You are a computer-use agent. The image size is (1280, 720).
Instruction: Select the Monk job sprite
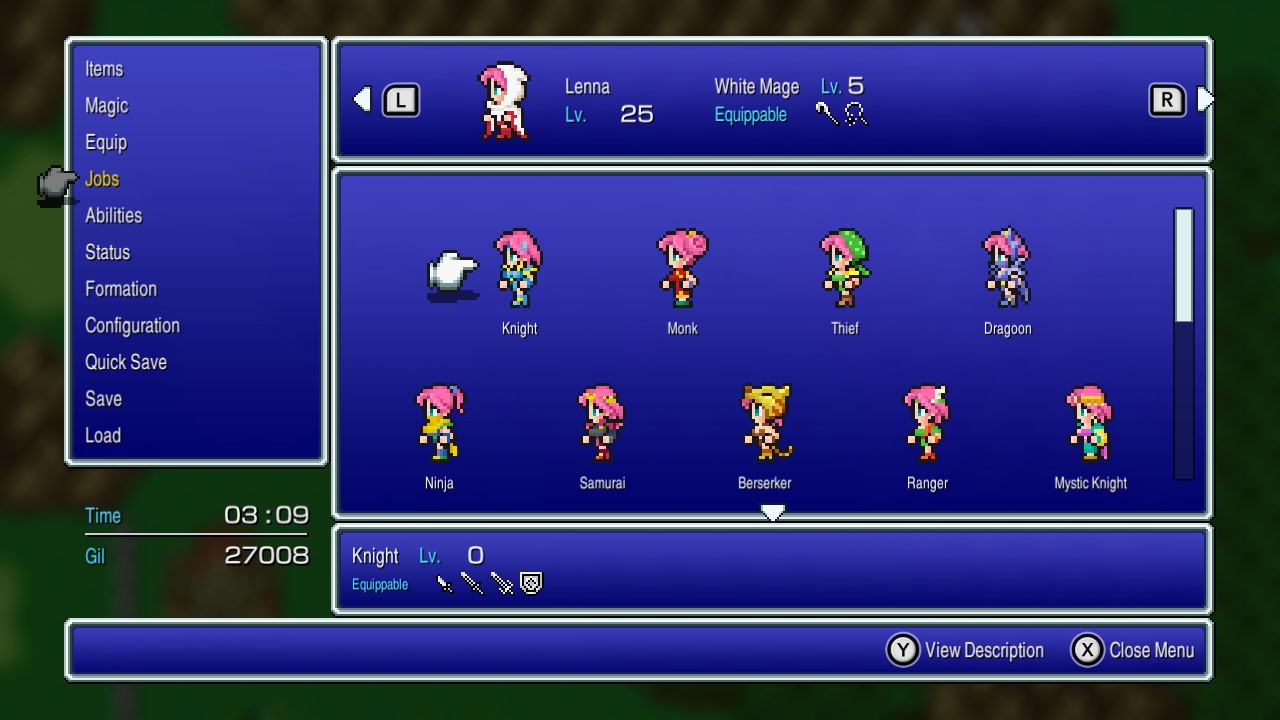681,270
